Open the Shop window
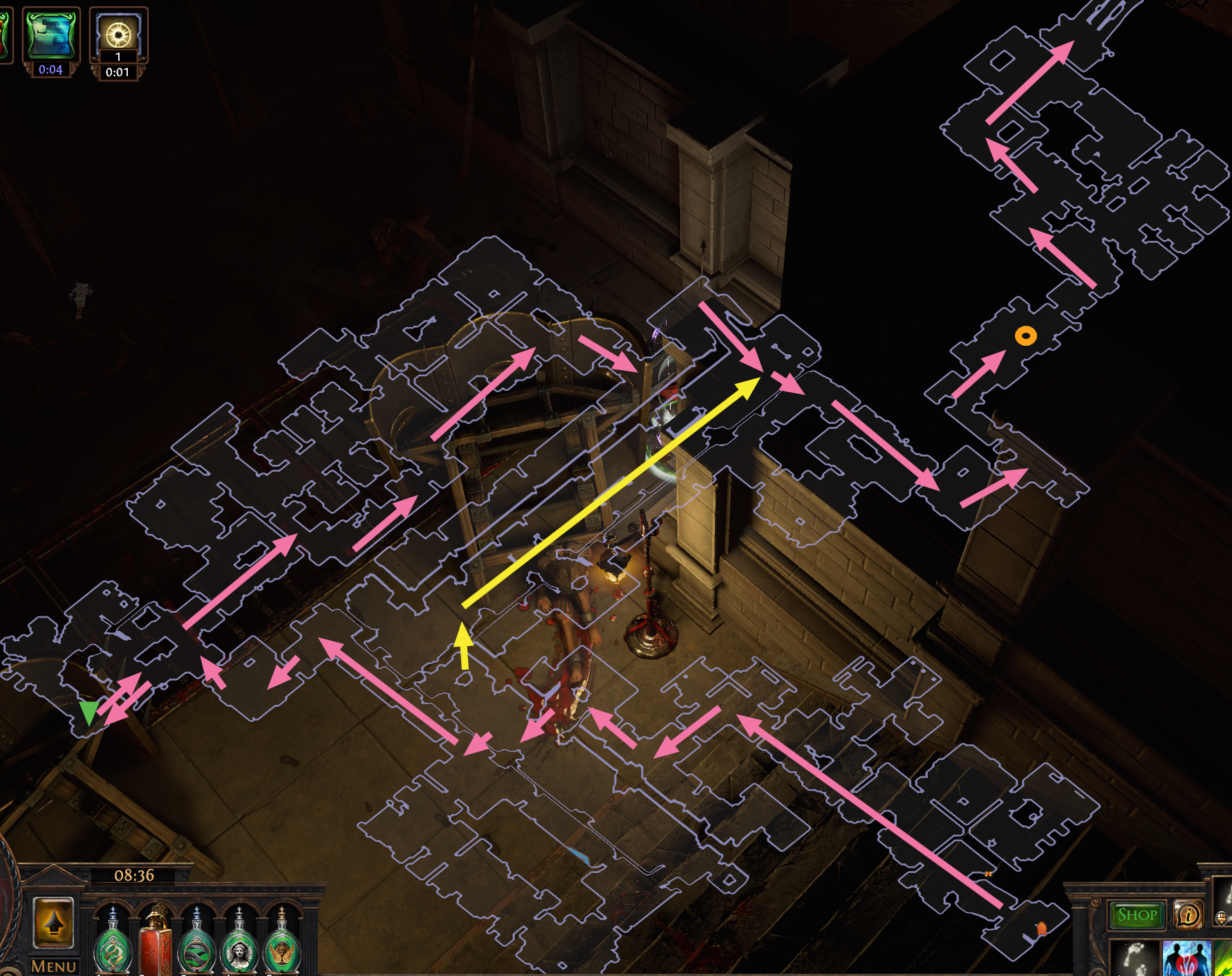The height and width of the screenshot is (976, 1232). (x=1137, y=914)
